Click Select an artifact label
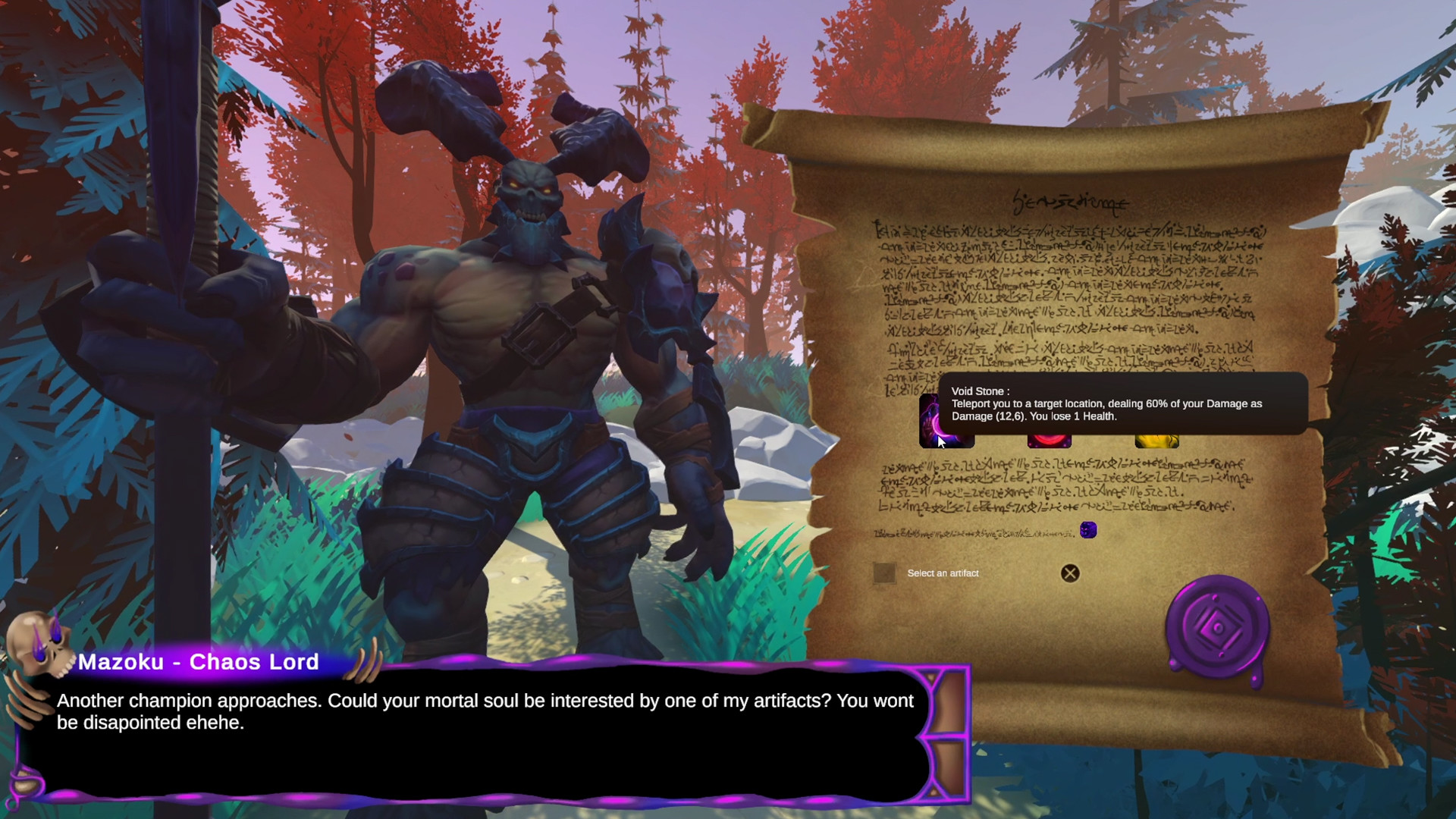Viewport: 1456px width, 819px height. pos(942,573)
